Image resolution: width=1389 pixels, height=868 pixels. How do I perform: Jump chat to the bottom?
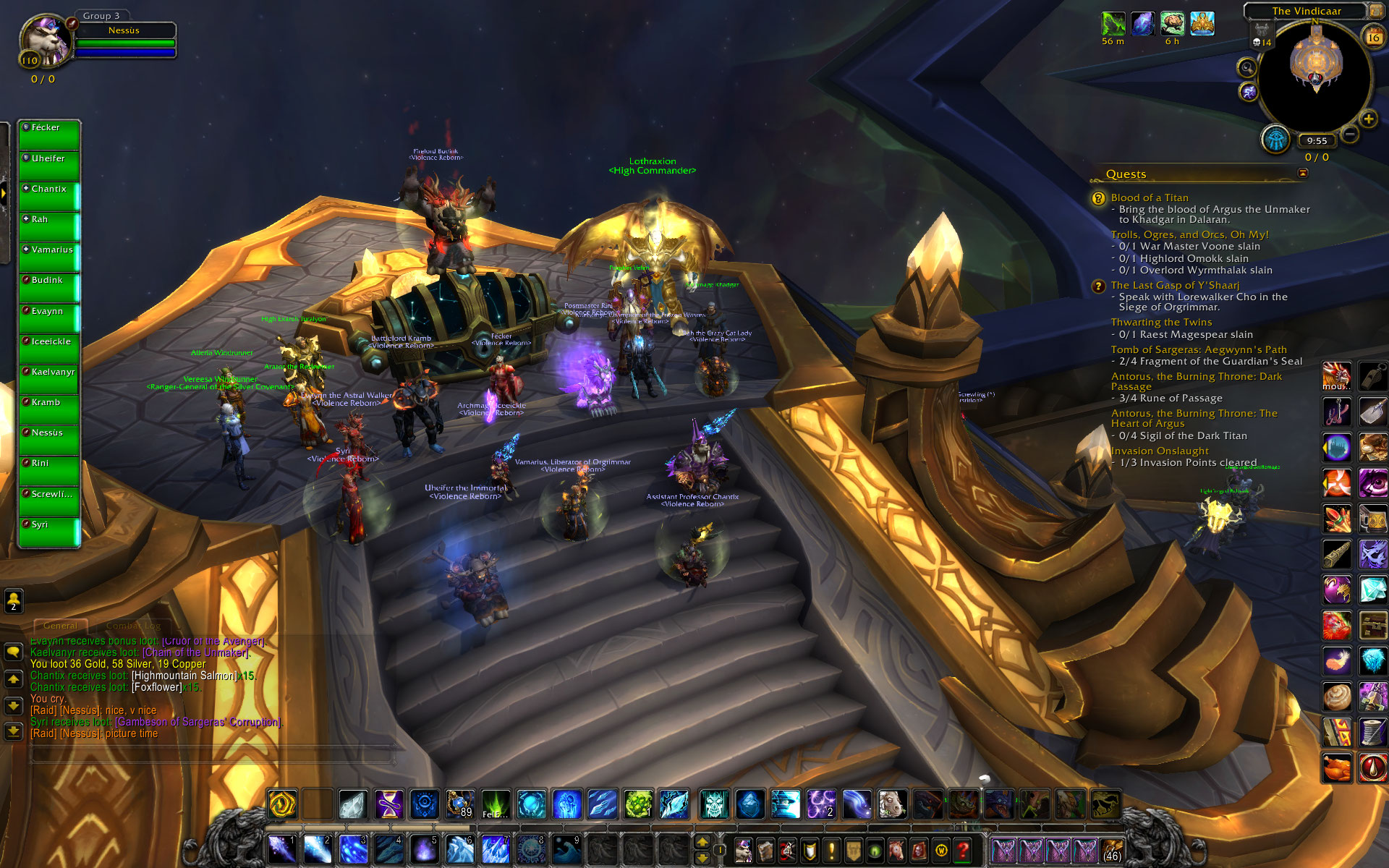click(13, 731)
